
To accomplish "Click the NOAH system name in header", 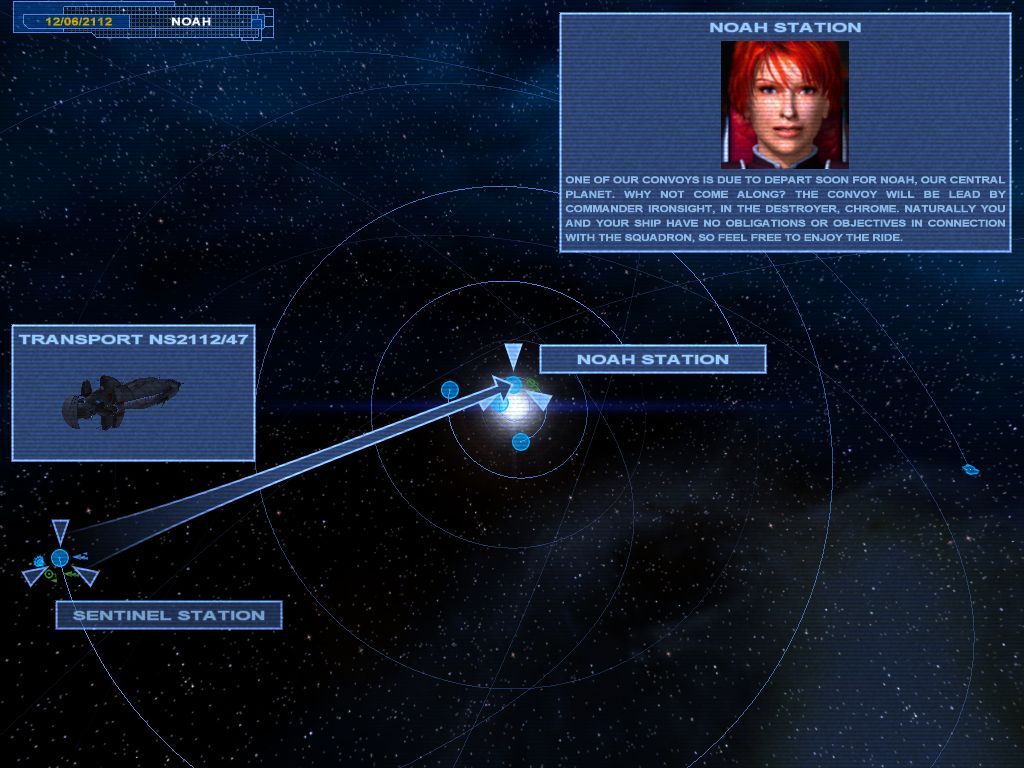I will coord(191,21).
